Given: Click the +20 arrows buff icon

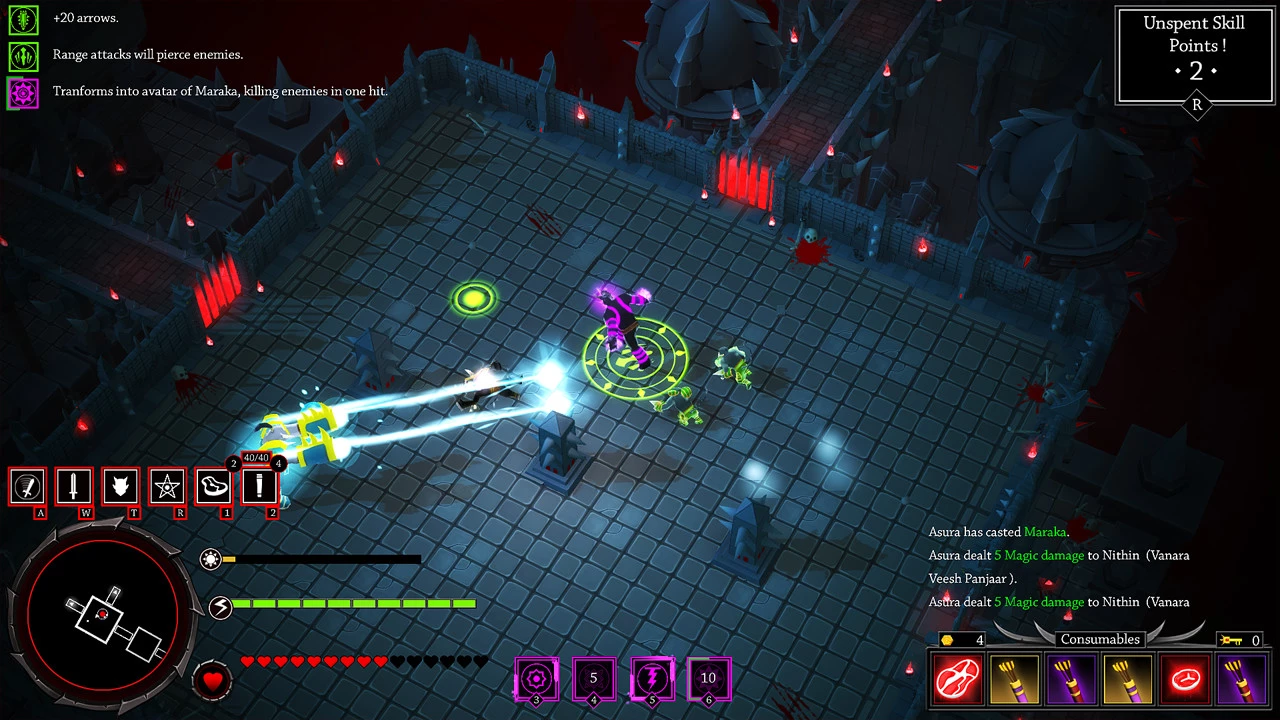Looking at the screenshot, I should (23, 18).
